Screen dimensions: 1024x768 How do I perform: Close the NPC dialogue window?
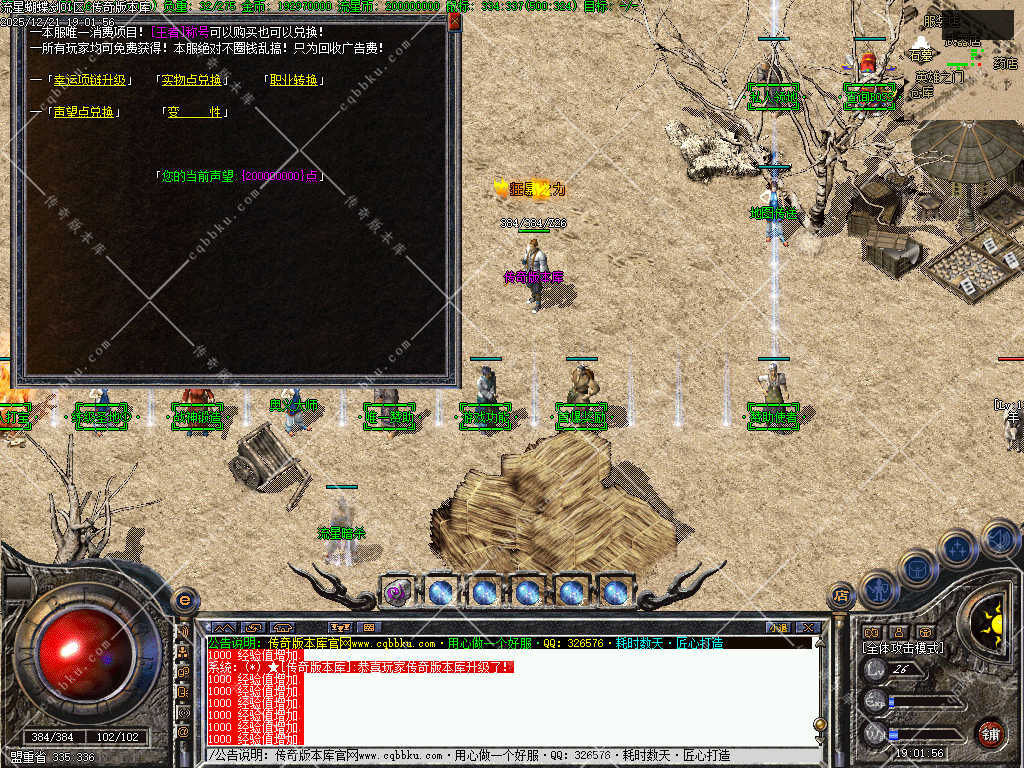pos(454,21)
